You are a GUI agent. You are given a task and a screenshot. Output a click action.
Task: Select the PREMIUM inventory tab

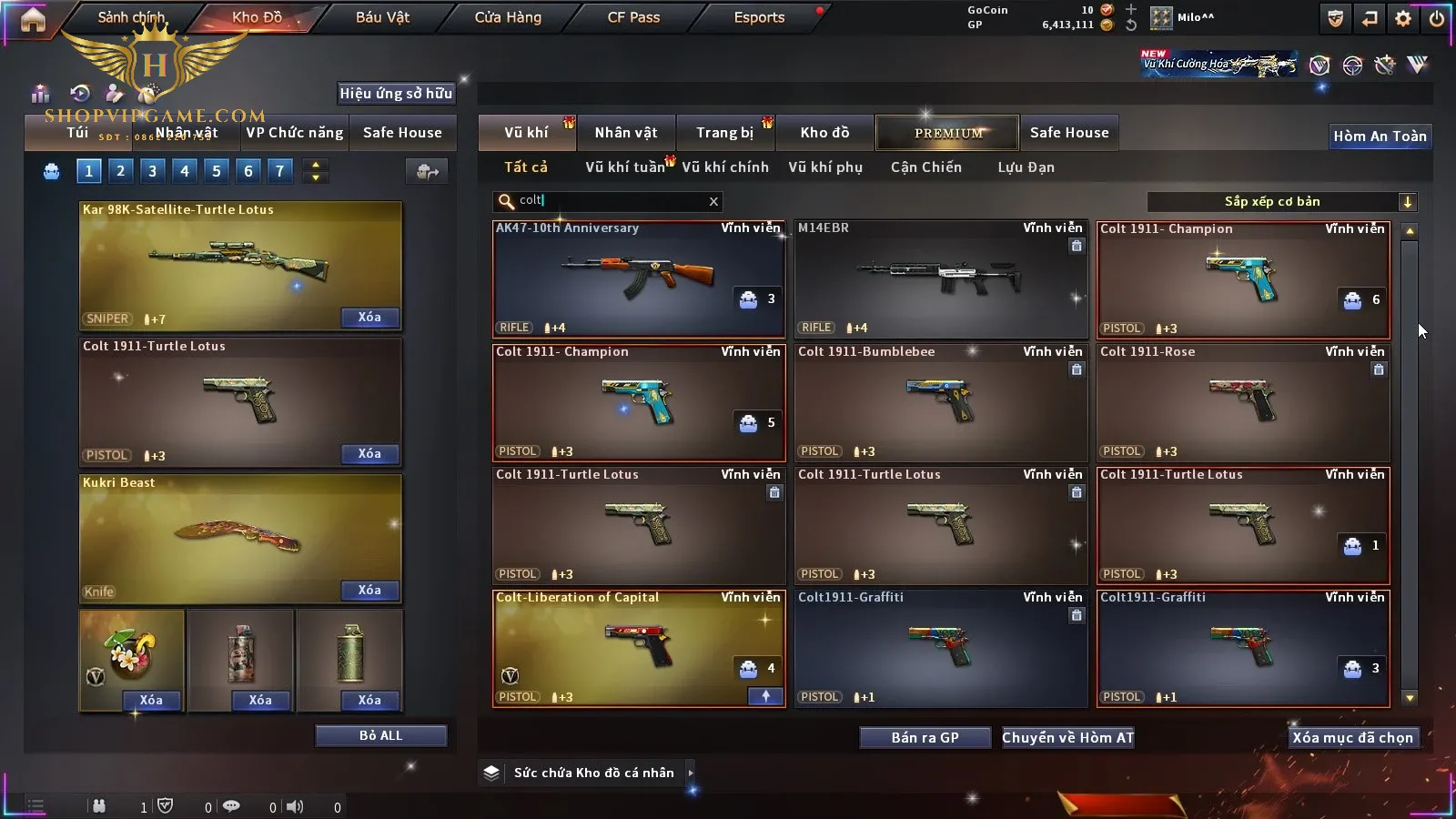click(x=947, y=133)
